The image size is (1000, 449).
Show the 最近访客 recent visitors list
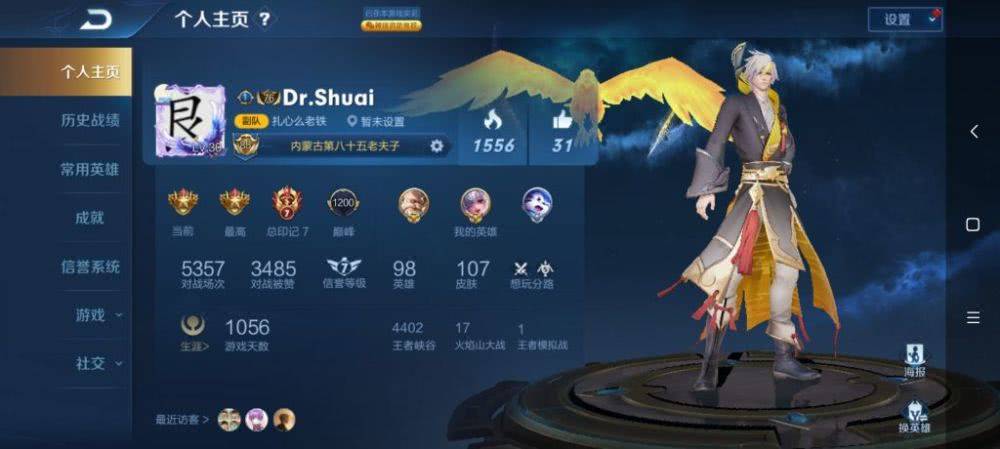(182, 419)
